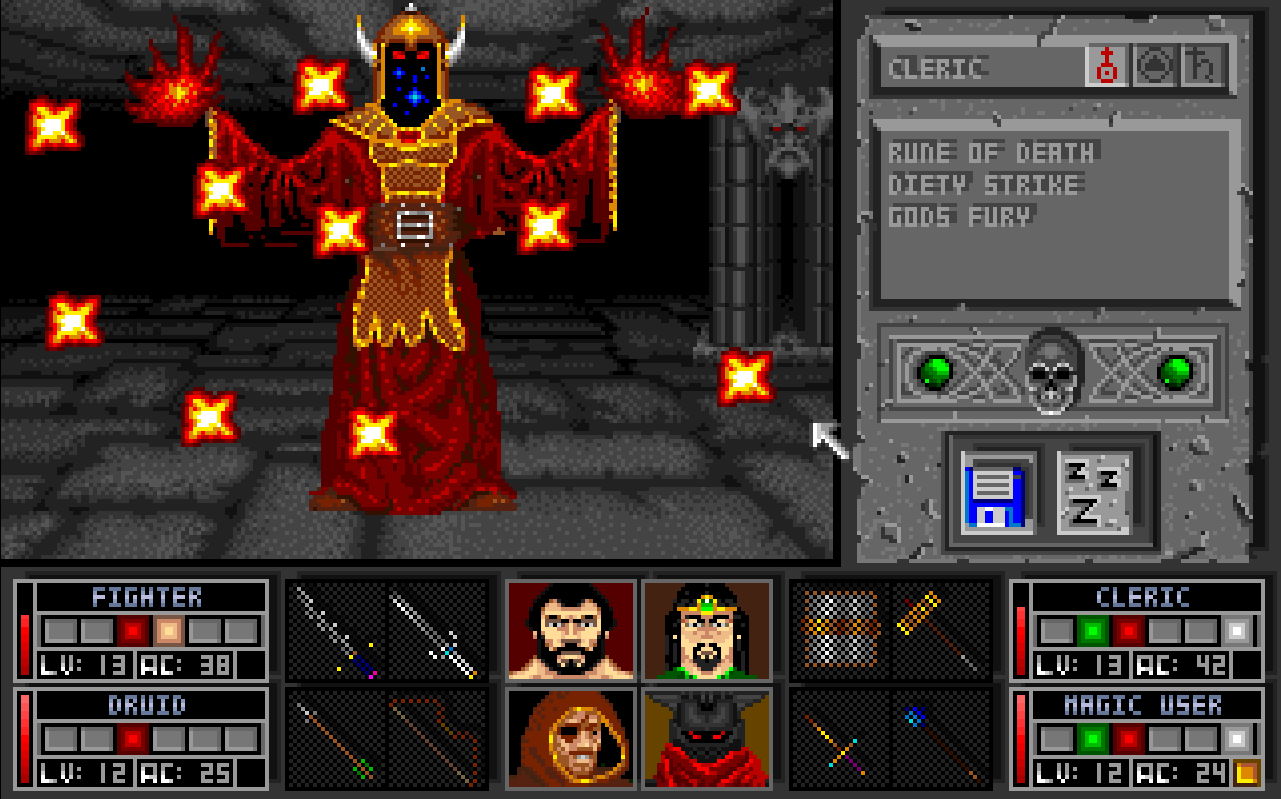Select the crowned Cleric portrait
1281x799 pixels.
[707, 630]
